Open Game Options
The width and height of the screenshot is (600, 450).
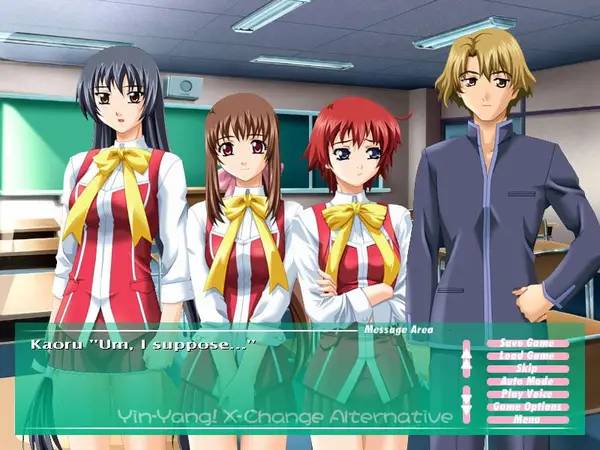pyautogui.click(x=526, y=407)
